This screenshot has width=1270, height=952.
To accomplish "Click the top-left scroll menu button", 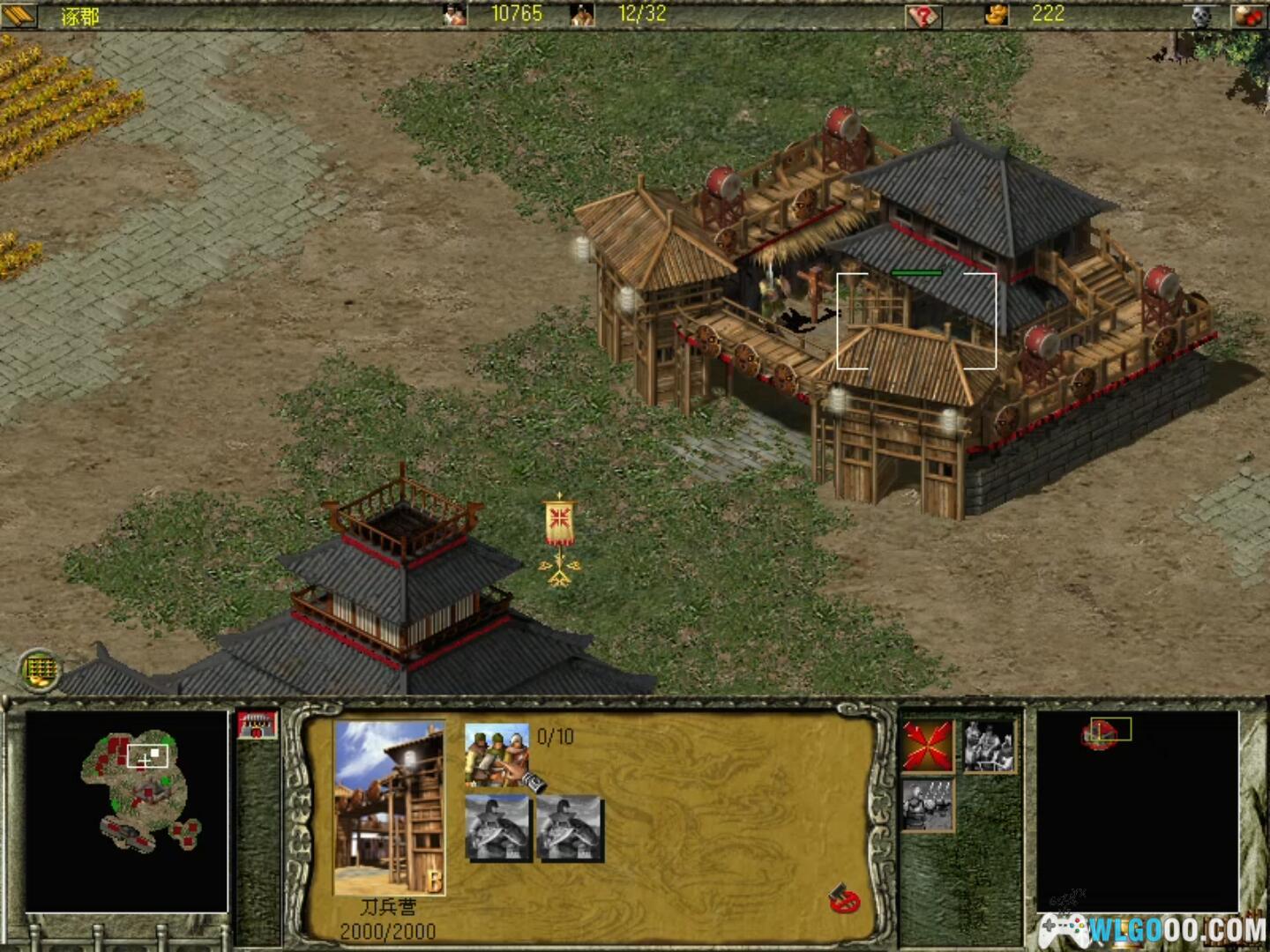I will (x=19, y=16).
